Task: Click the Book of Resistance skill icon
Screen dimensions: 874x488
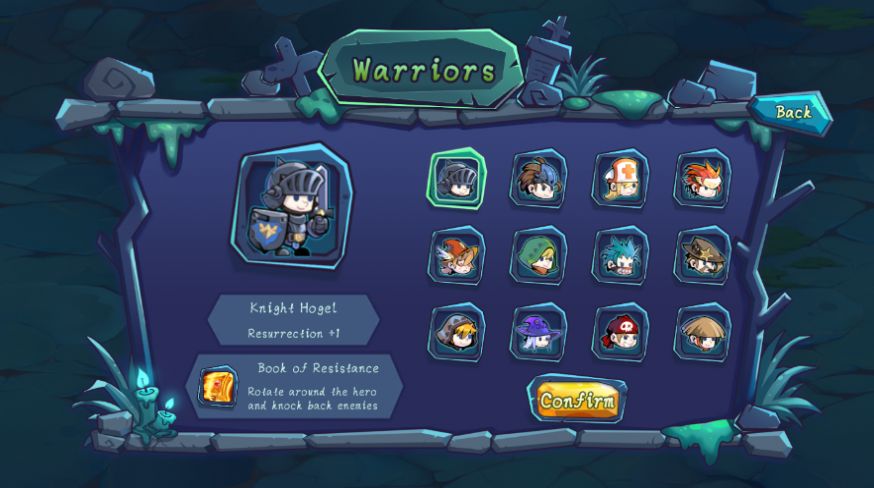Action: pyautogui.click(x=218, y=387)
